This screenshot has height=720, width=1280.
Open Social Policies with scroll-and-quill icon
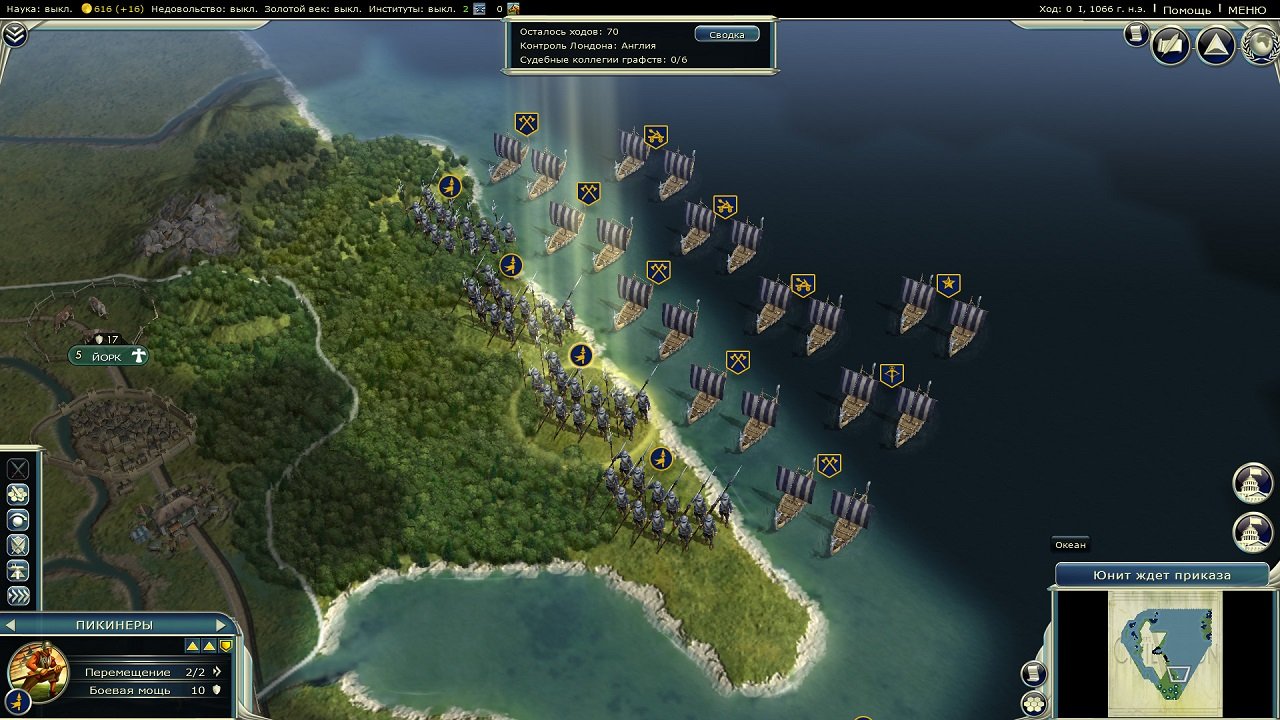(1171, 45)
